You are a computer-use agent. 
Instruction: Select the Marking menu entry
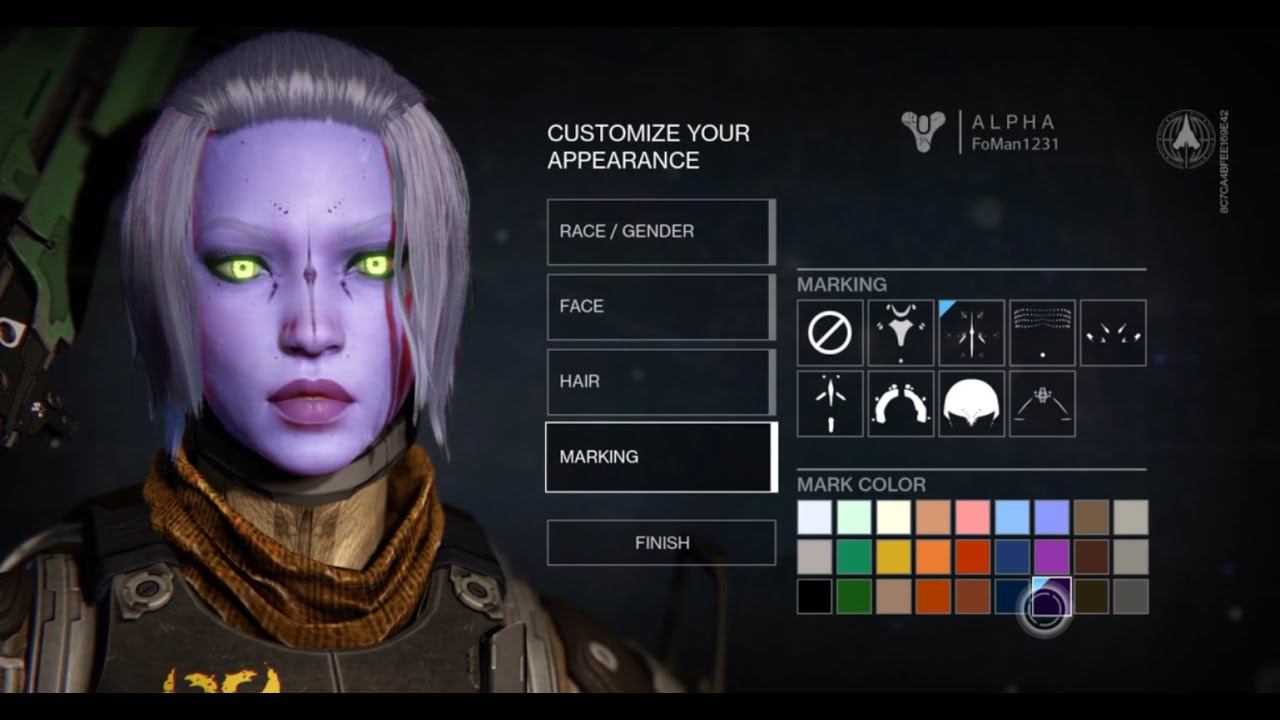tap(660, 457)
